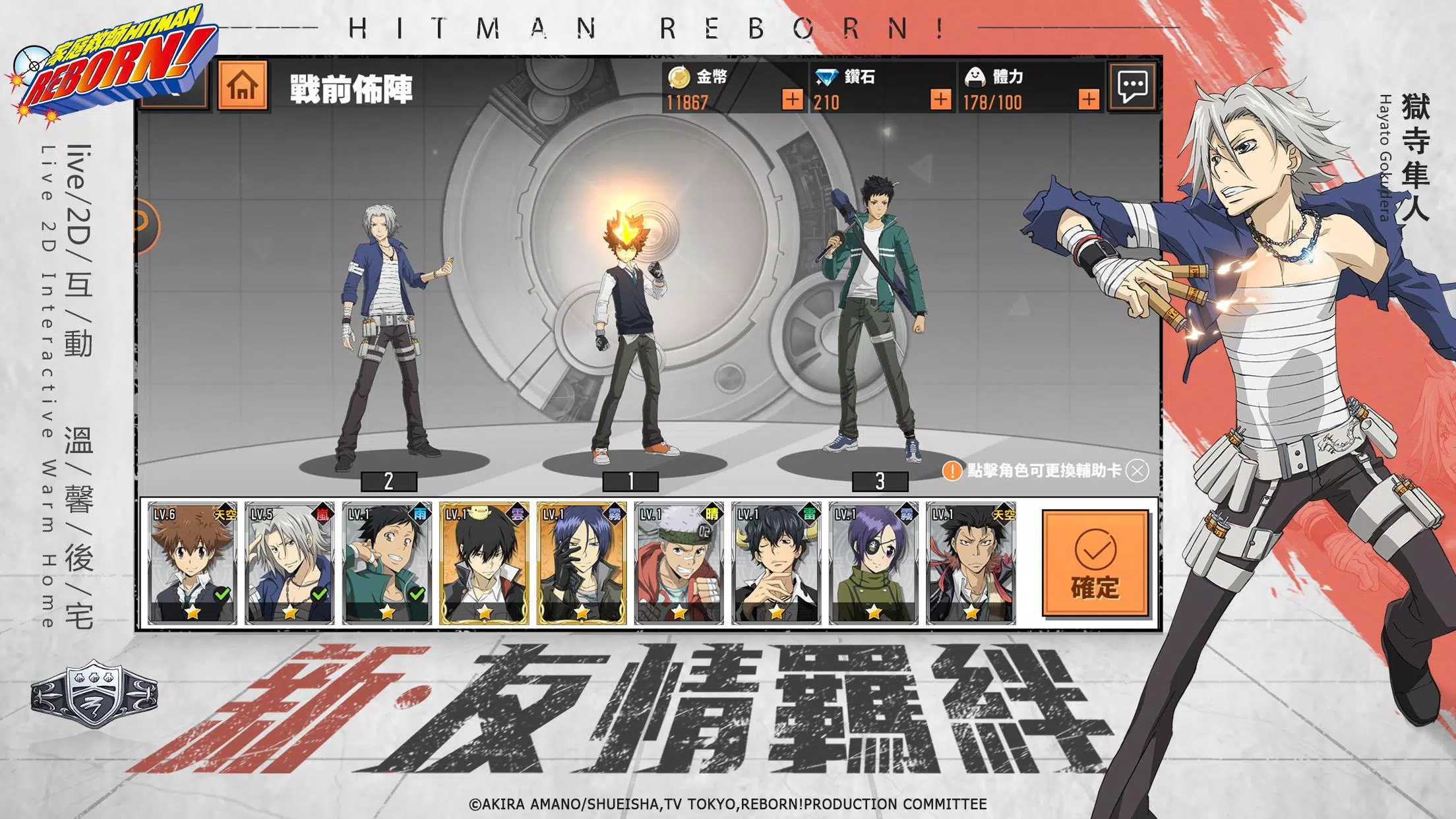Screen dimensions: 1456x819
Task: Click the + to buy more 鑽石 diamonds
Action: (940, 100)
